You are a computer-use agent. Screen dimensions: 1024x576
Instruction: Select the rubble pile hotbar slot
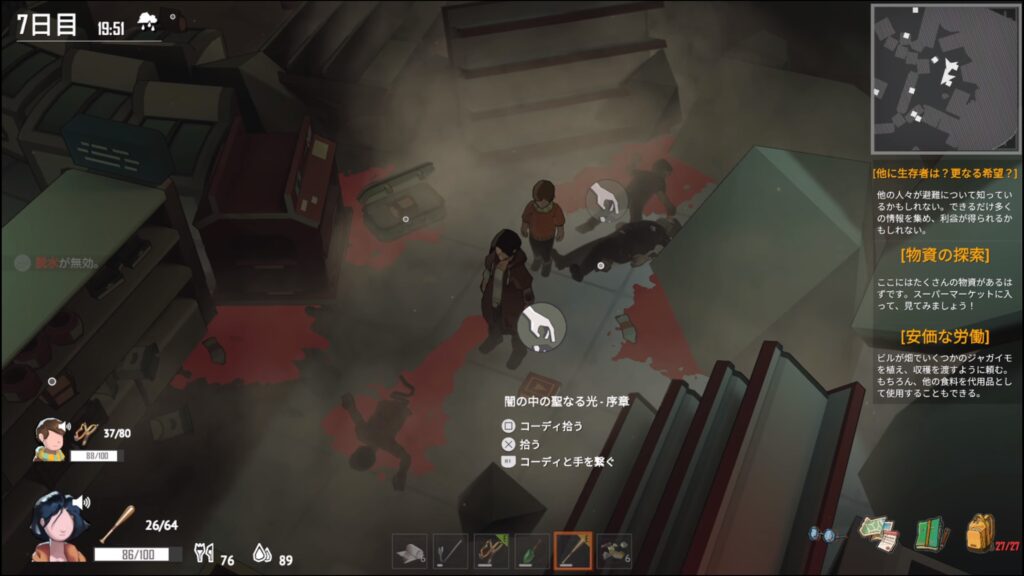click(614, 550)
